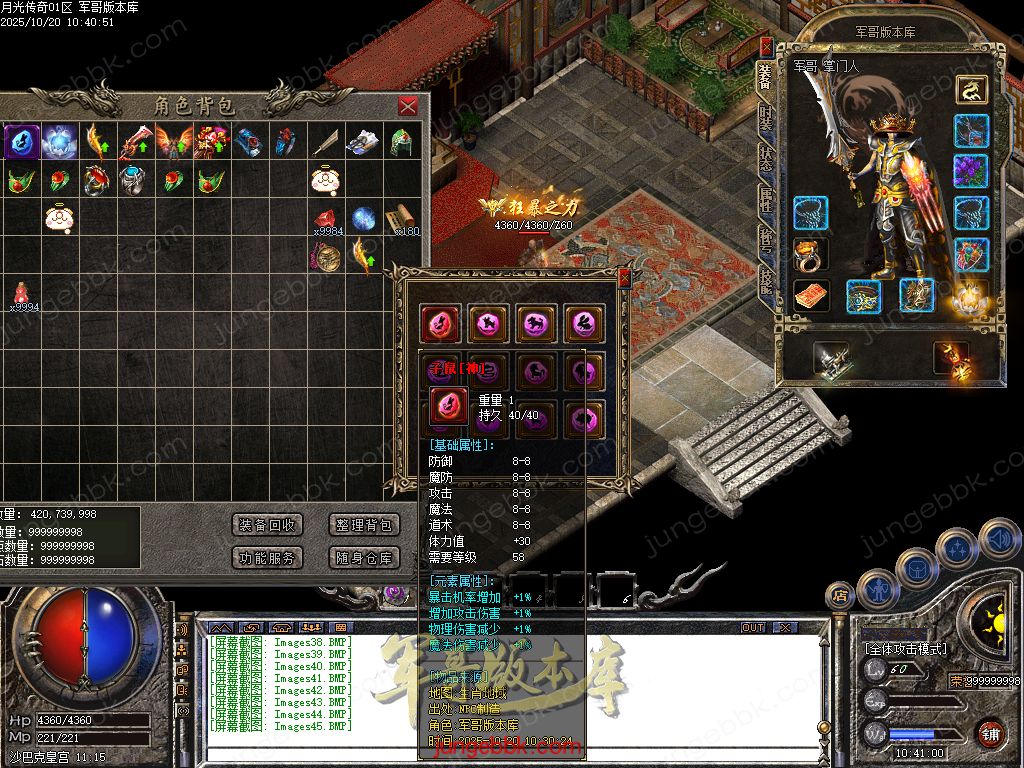Click the gold dragon emblem button
The height and width of the screenshot is (768, 1024).
970,90
